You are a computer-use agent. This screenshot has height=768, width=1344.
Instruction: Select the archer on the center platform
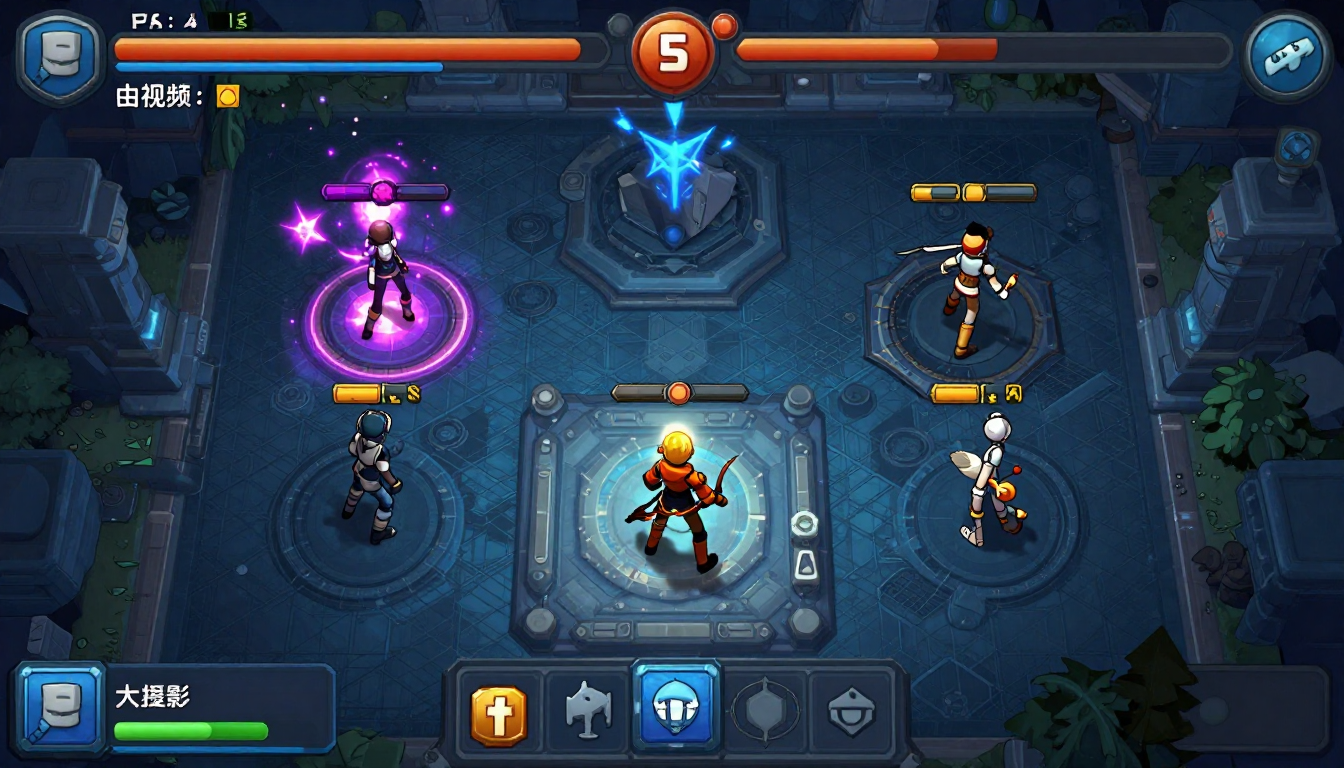[675, 490]
